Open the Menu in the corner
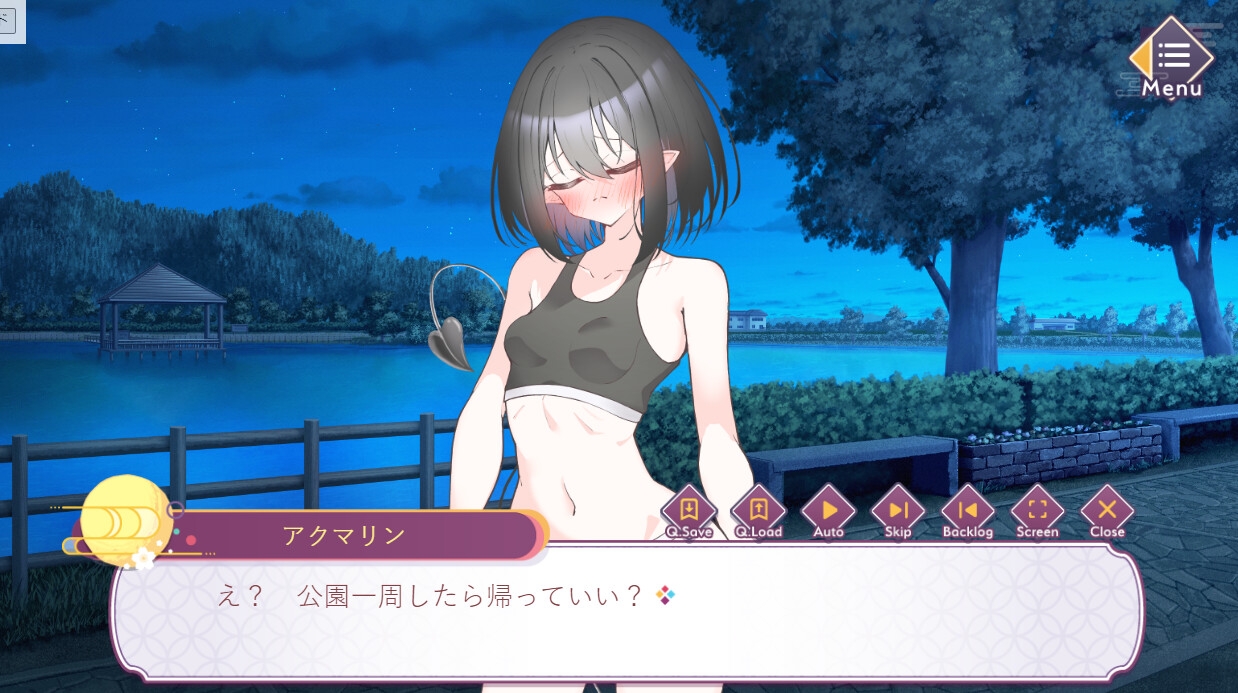 (x=1171, y=58)
